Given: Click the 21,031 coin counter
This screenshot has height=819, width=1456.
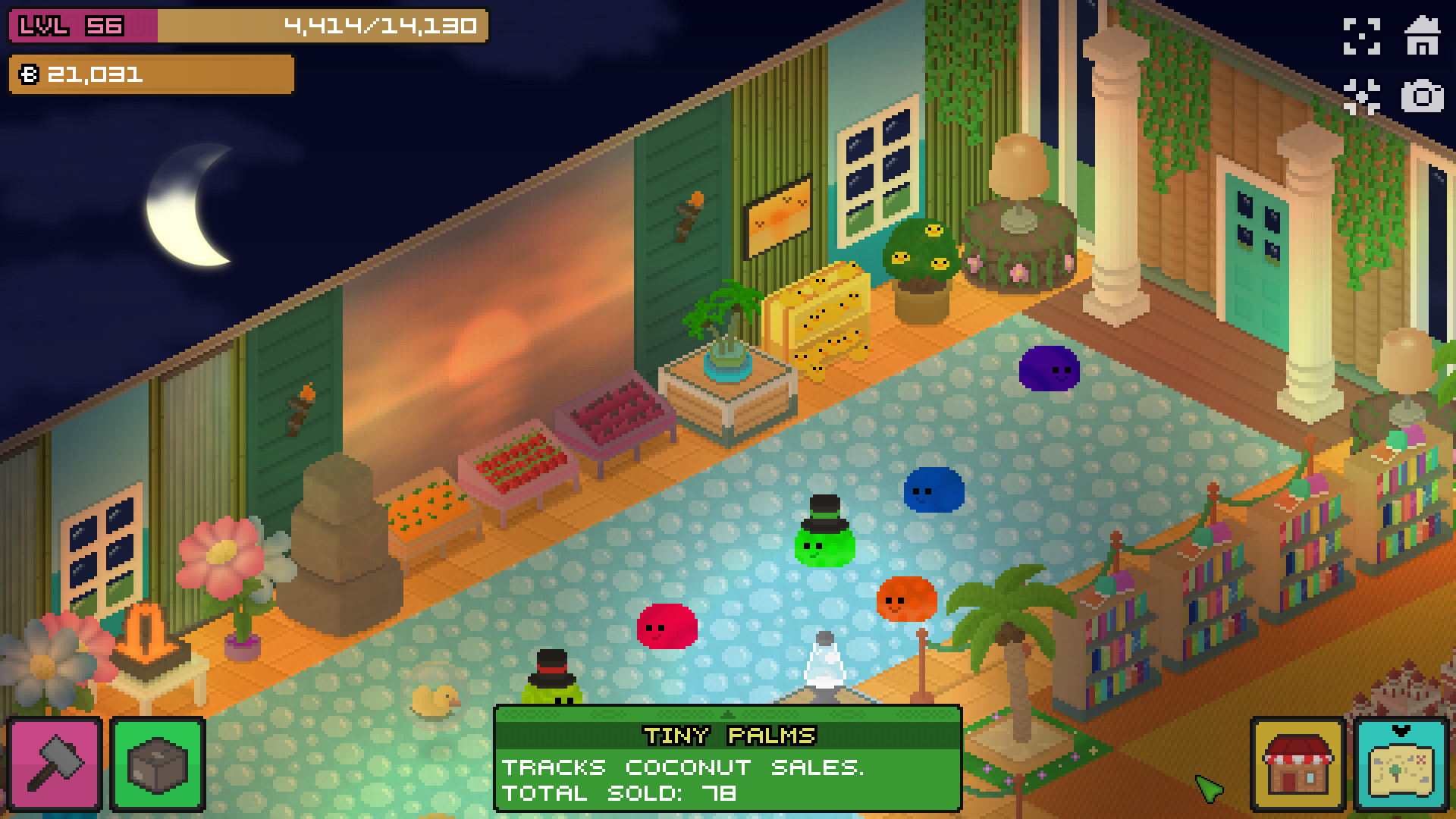Looking at the screenshot, I should point(91,74).
